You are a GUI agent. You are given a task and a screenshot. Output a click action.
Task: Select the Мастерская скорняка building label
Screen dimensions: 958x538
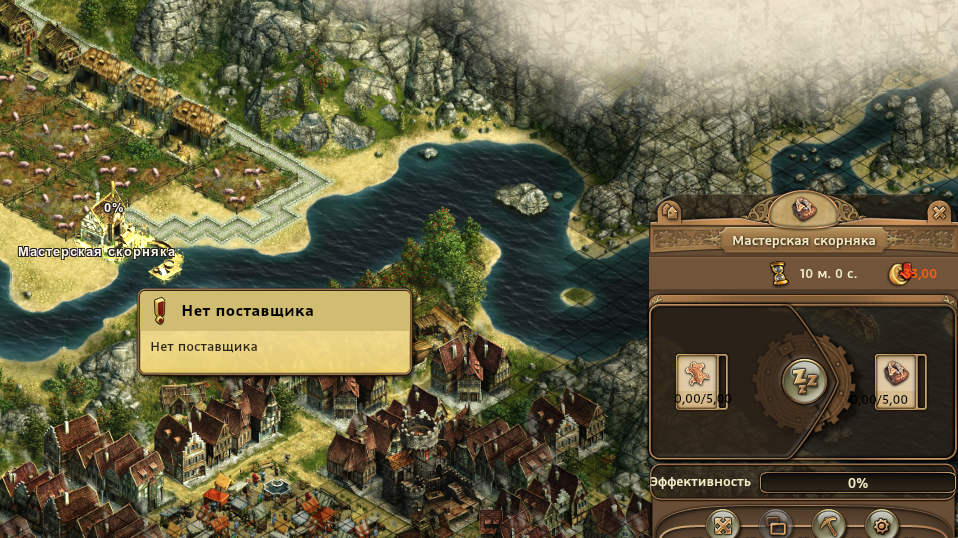(x=96, y=252)
